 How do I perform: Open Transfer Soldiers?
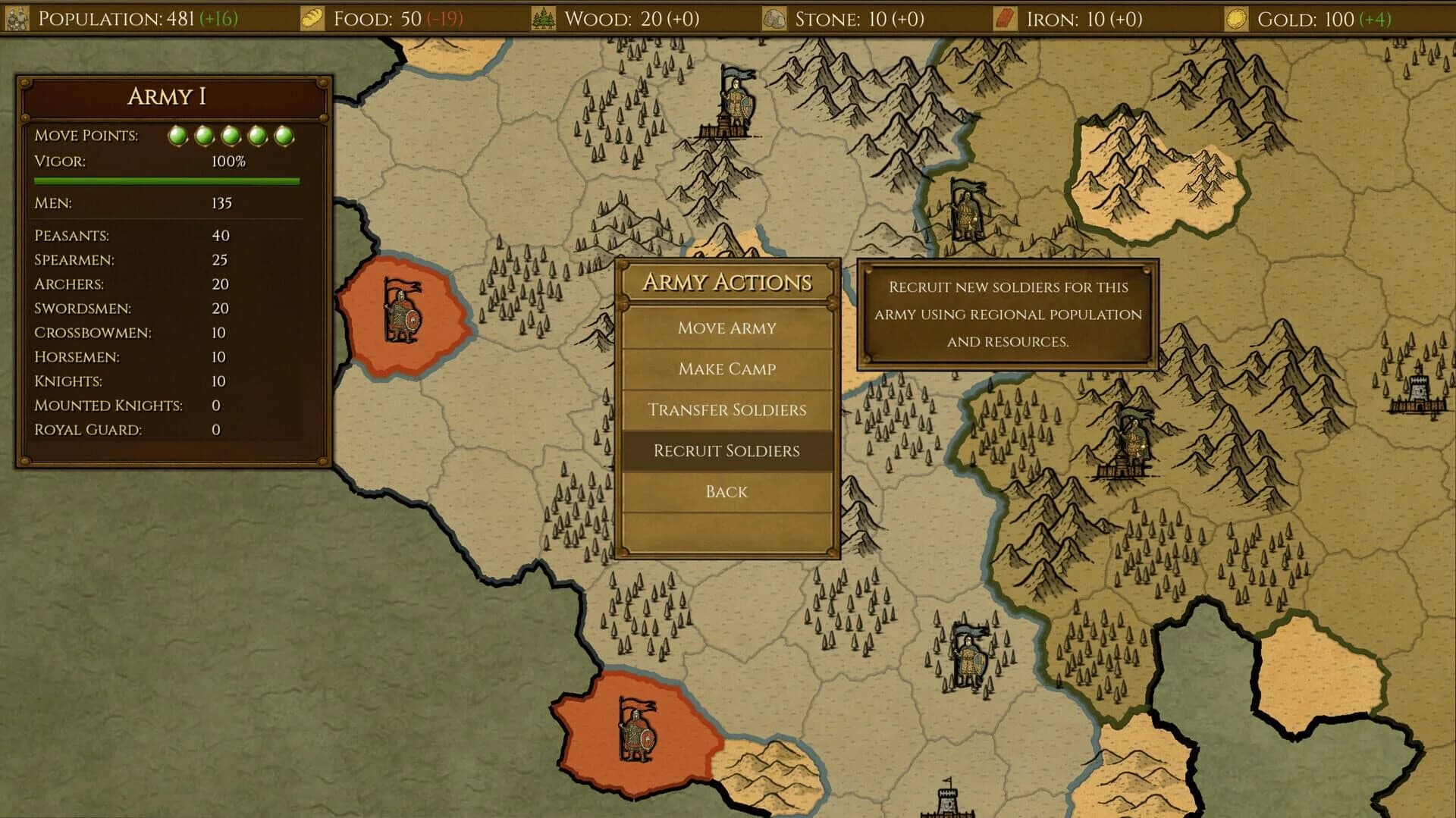pos(726,409)
